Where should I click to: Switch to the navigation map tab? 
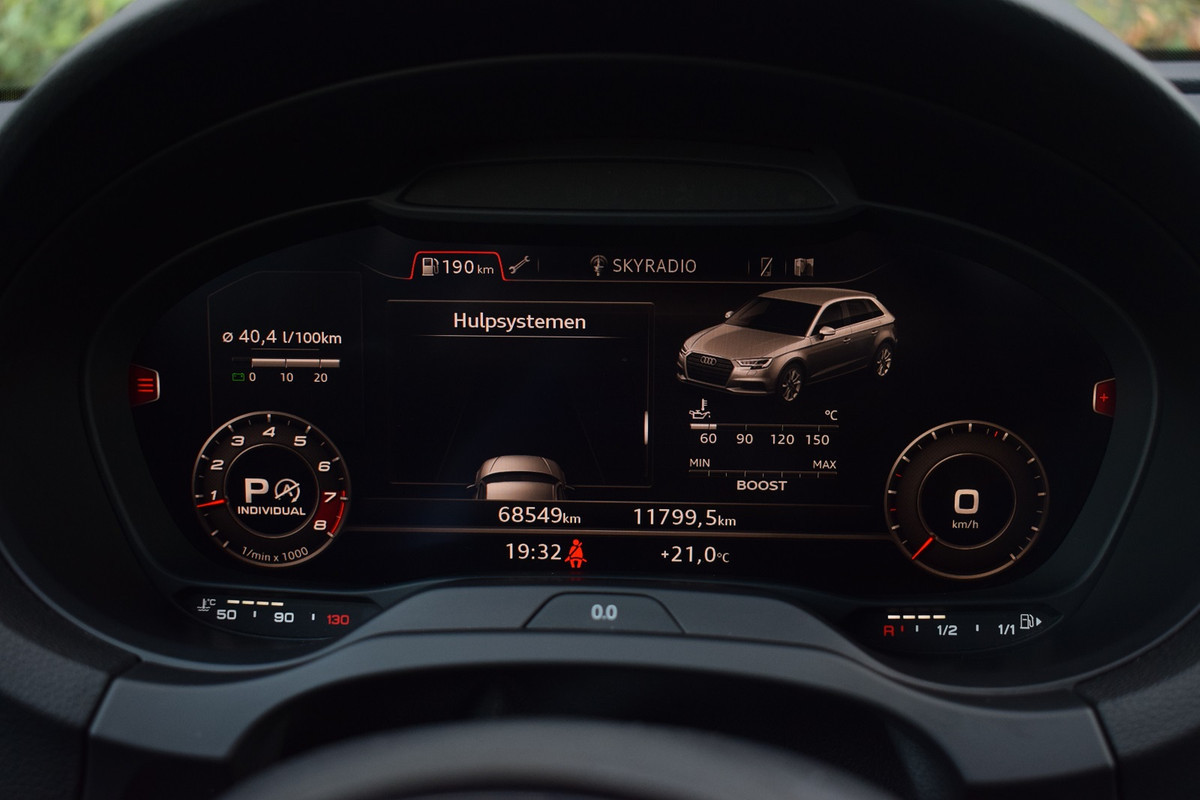pyautogui.click(x=804, y=266)
